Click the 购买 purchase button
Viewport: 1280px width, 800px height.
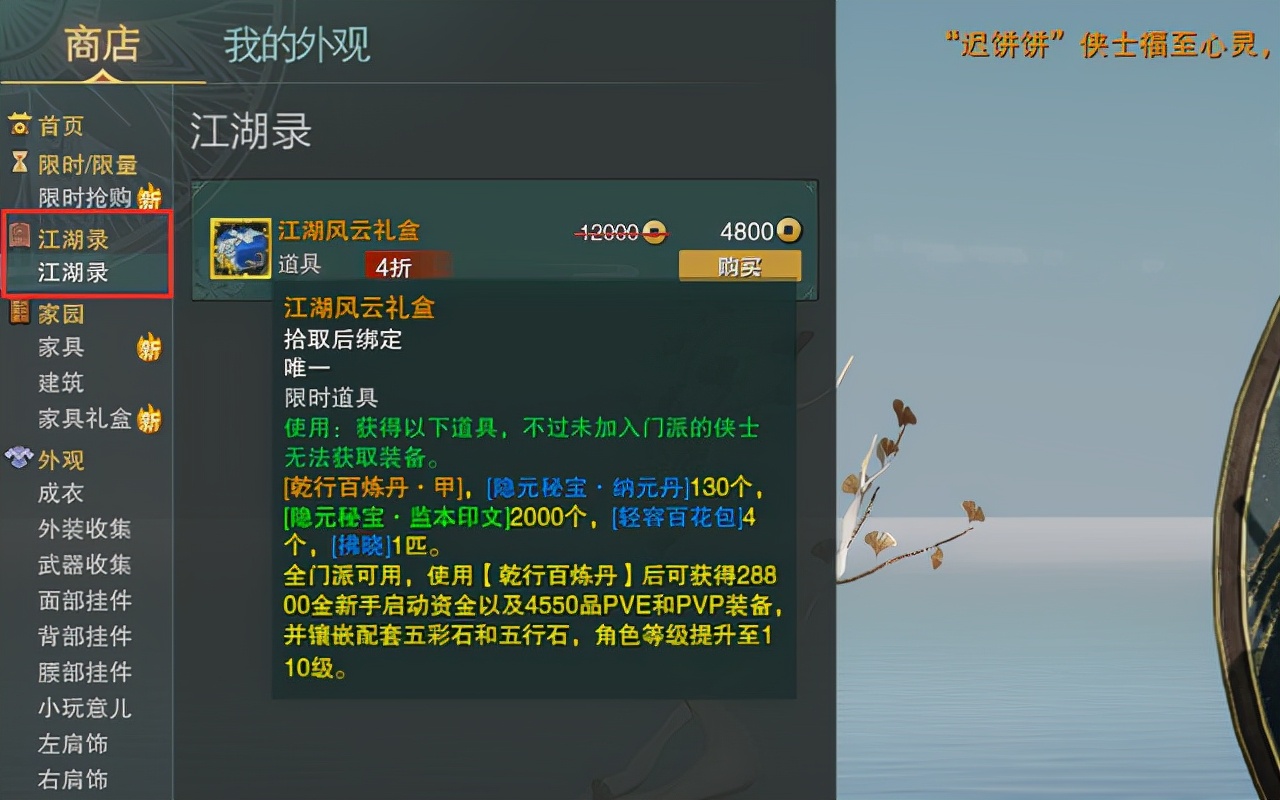(x=739, y=266)
